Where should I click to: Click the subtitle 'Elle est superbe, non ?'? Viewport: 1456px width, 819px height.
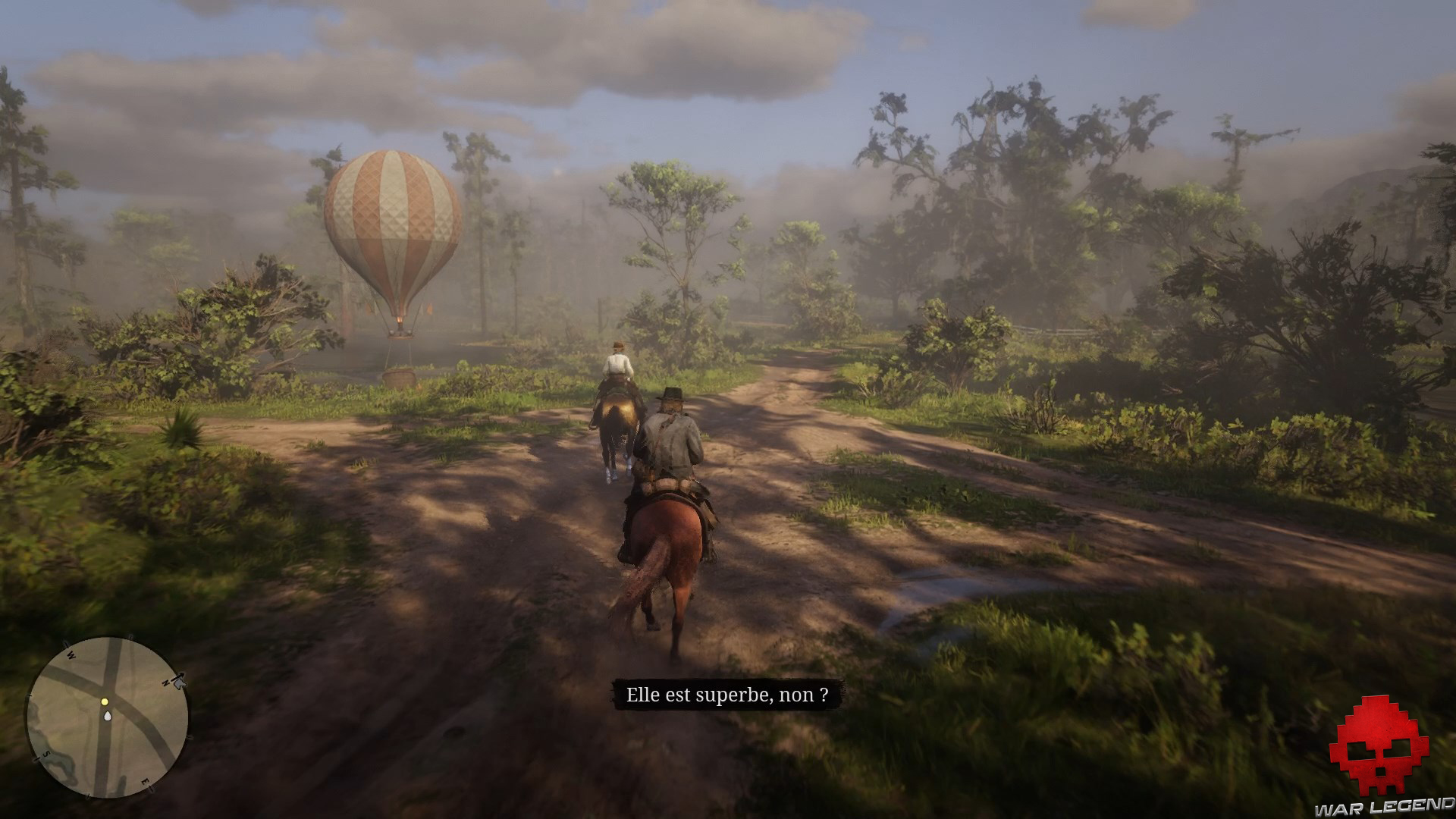coord(728,695)
